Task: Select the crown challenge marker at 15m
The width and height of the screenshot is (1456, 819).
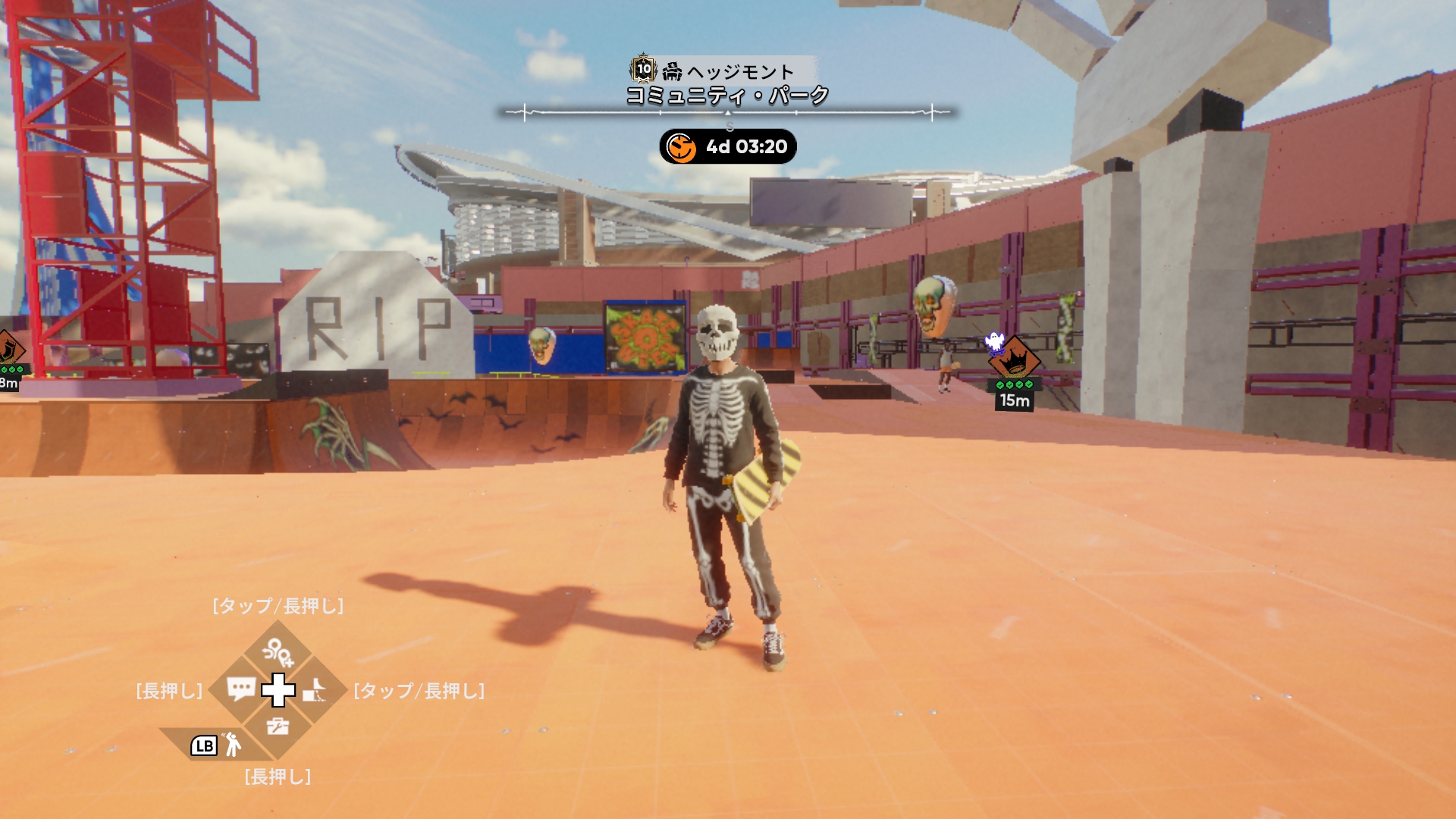Action: [1015, 359]
